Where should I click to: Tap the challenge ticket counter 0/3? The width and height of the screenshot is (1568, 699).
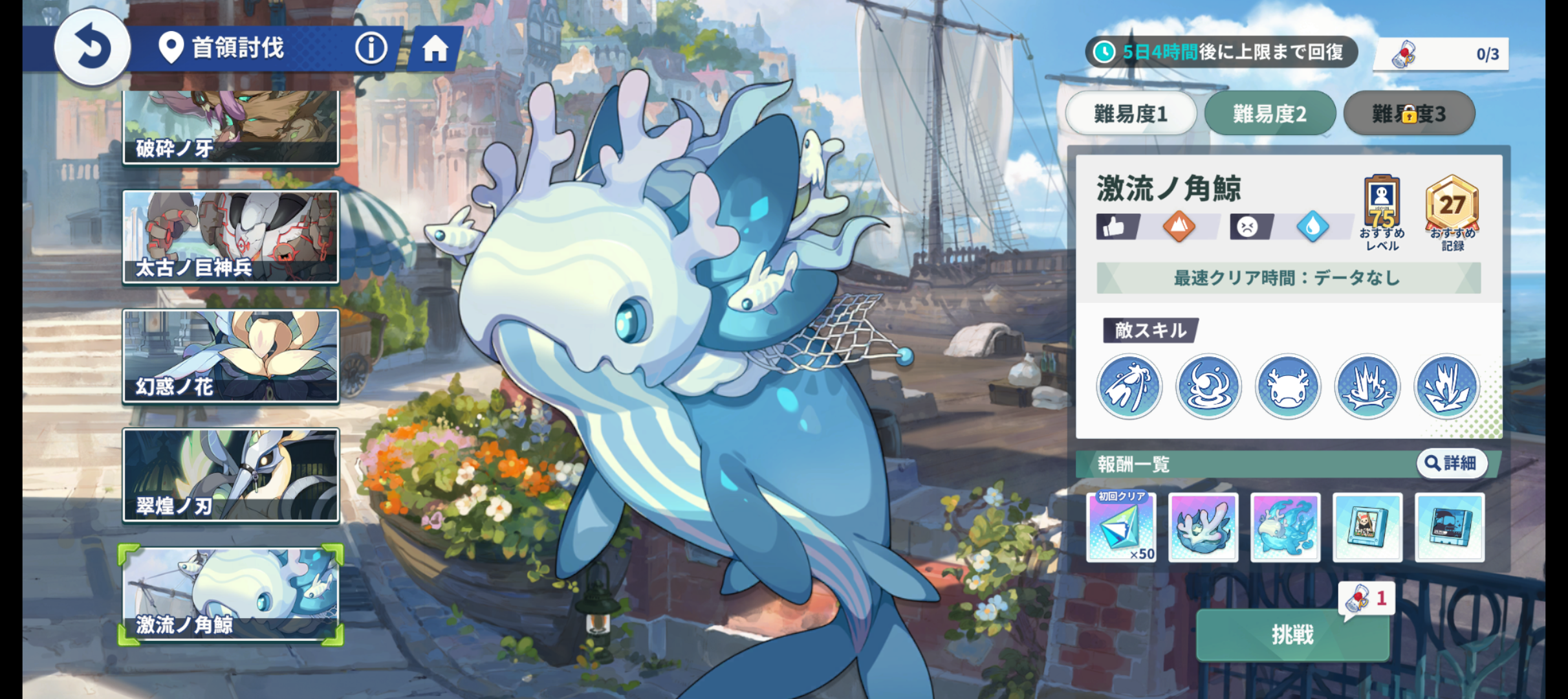pyautogui.click(x=1441, y=54)
